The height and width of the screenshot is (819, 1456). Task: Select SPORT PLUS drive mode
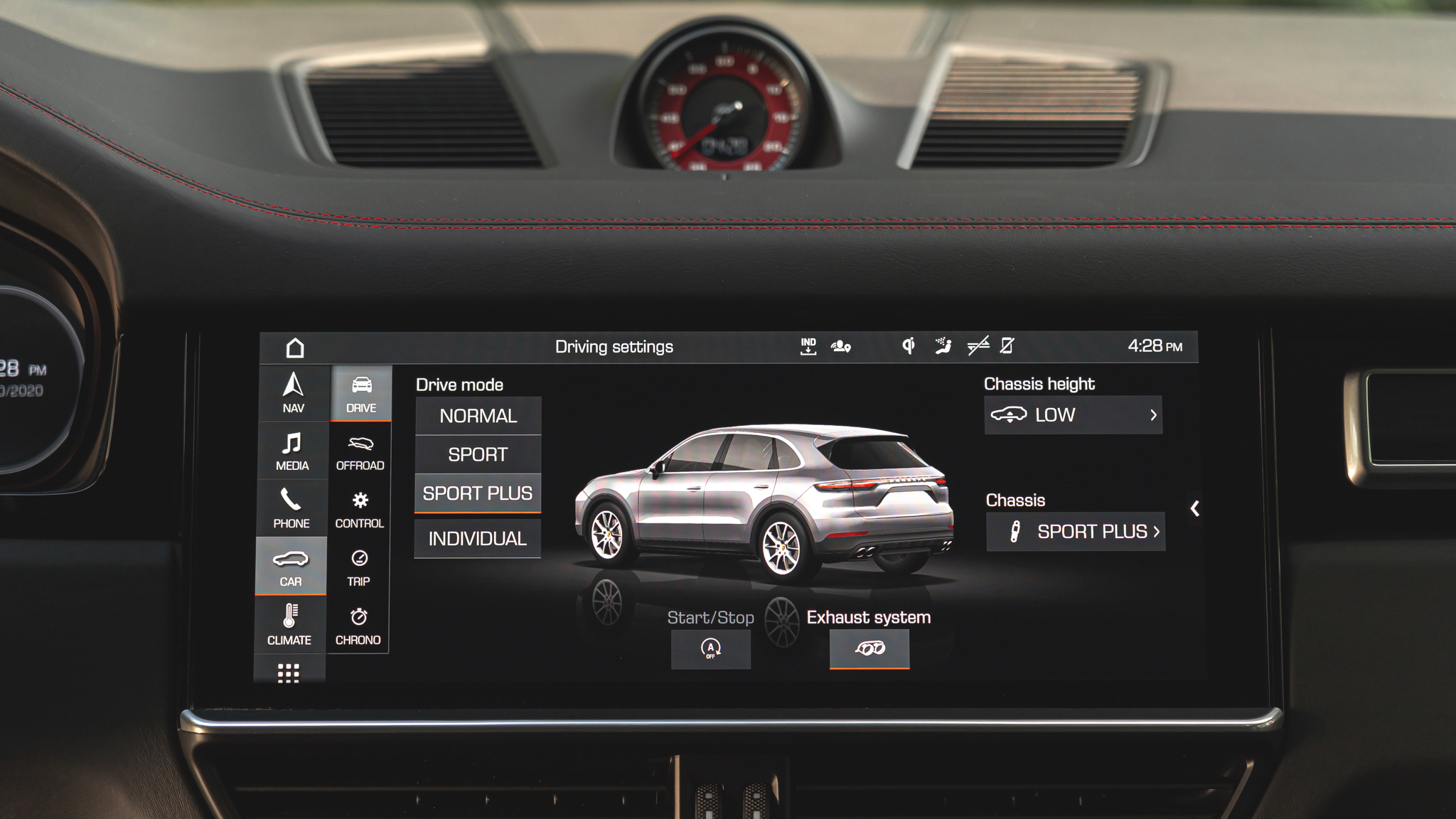point(478,493)
